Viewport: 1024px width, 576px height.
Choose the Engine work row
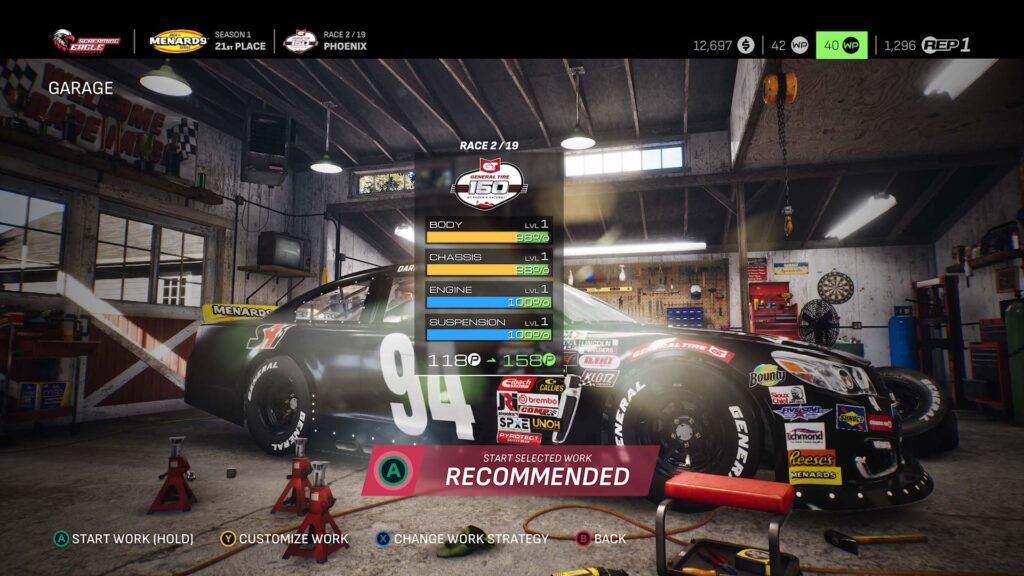point(488,295)
